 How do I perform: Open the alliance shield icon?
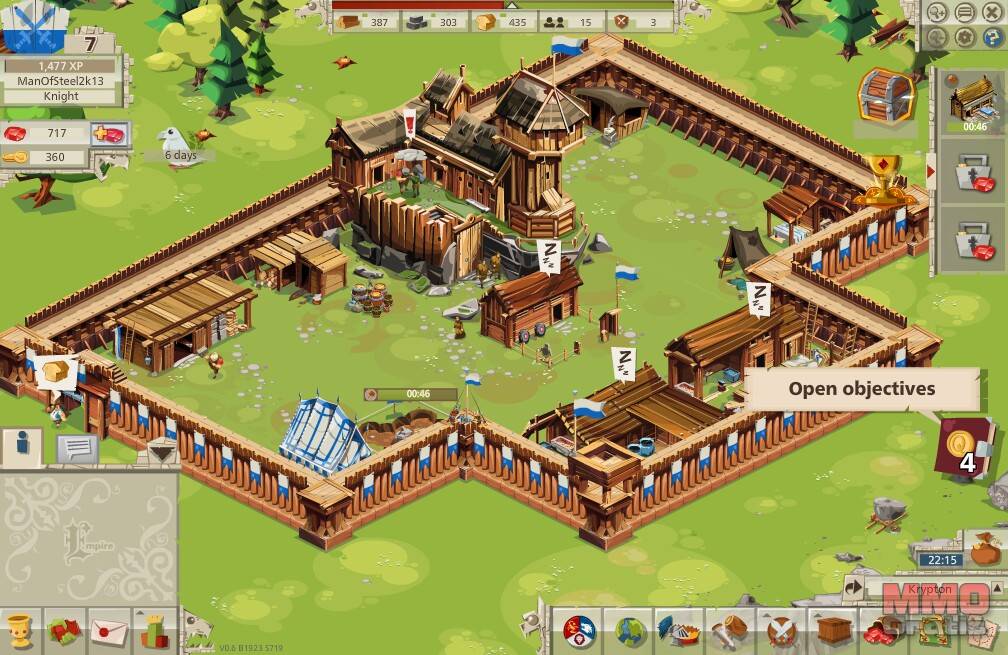pos(579,631)
